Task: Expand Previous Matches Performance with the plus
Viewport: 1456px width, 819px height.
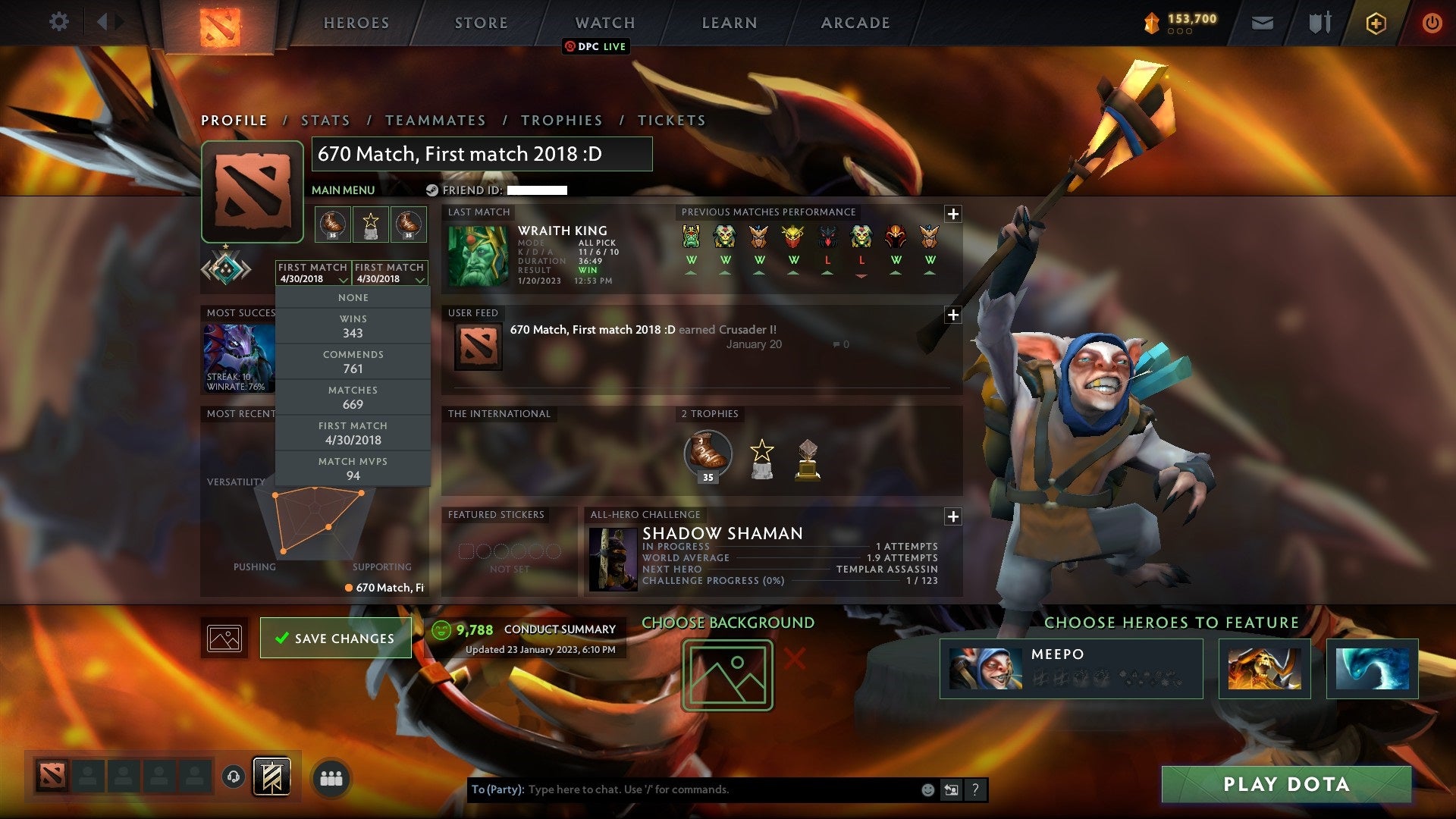Action: pyautogui.click(x=954, y=213)
